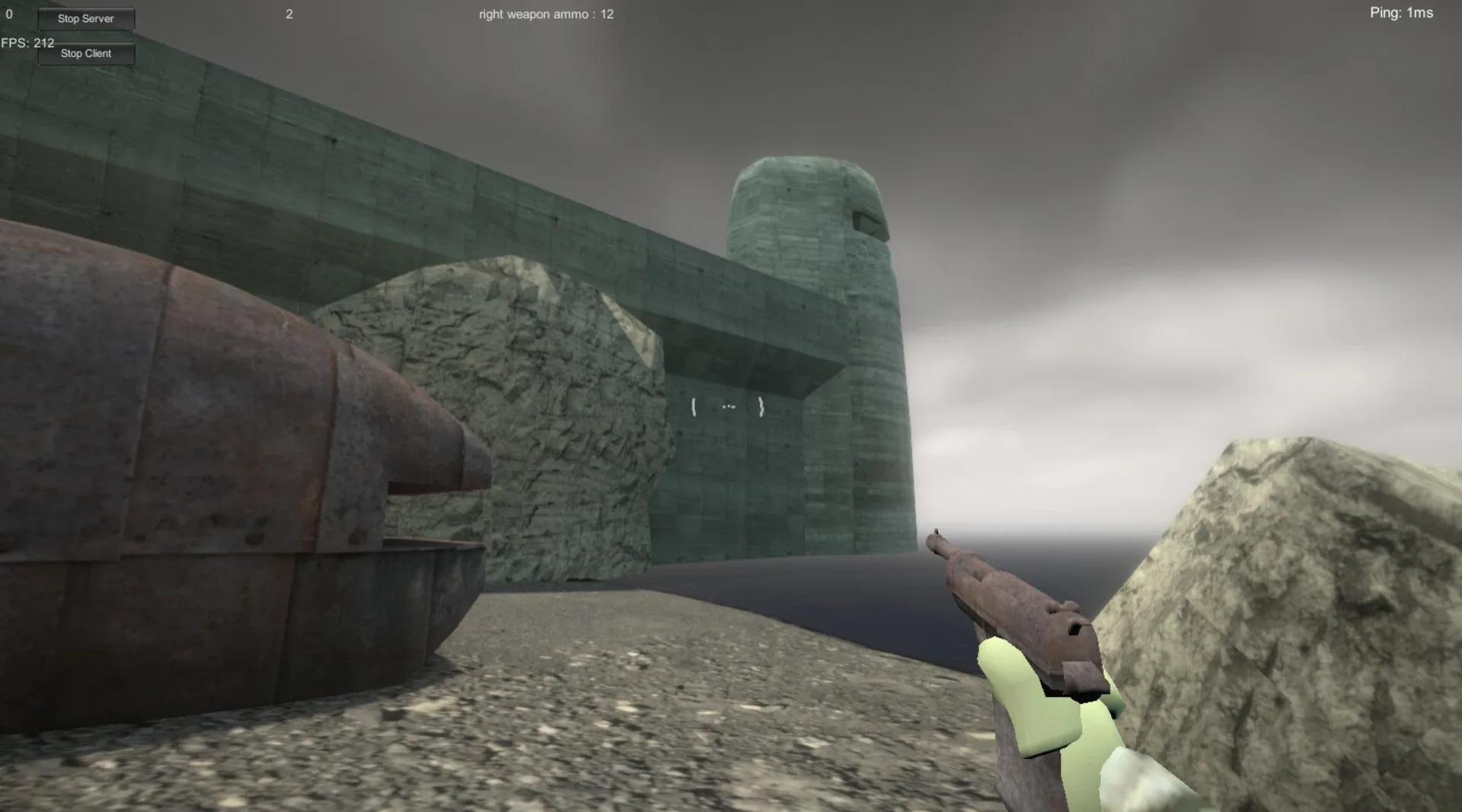Click the Ping: 1ms indicator
The width and height of the screenshot is (1462, 812).
click(1403, 13)
